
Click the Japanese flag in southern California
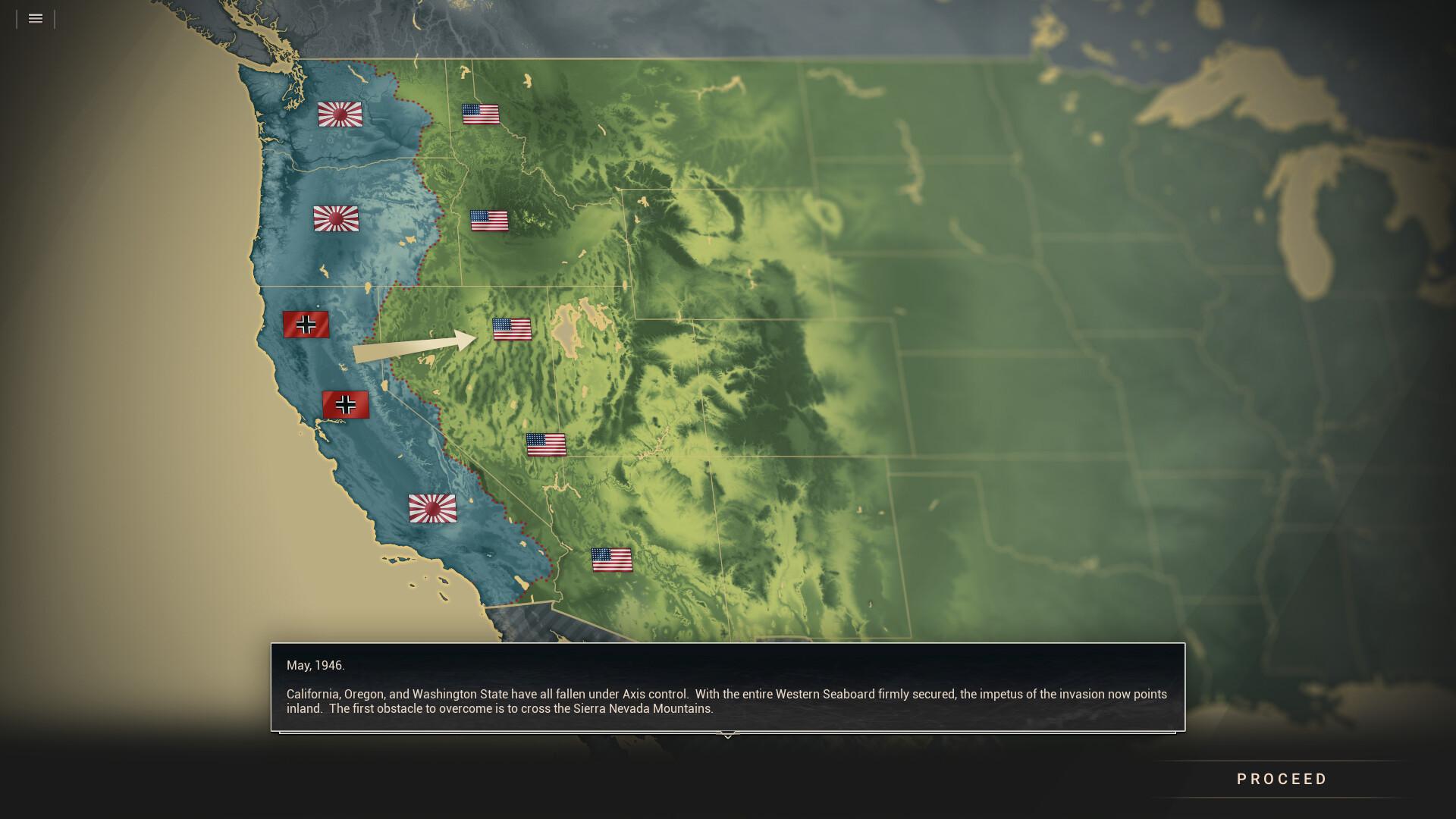pos(432,510)
